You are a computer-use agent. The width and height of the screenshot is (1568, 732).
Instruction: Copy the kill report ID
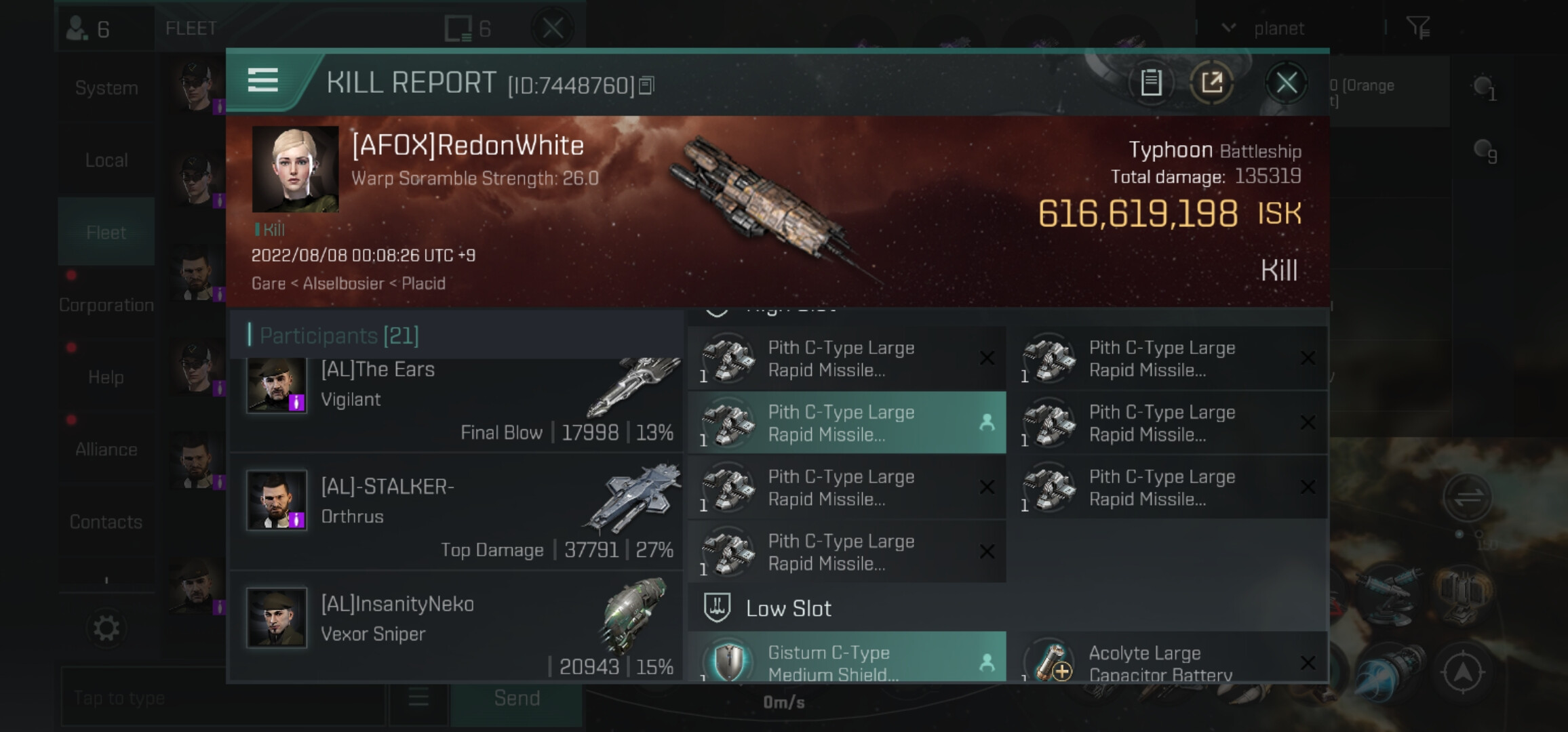[647, 86]
